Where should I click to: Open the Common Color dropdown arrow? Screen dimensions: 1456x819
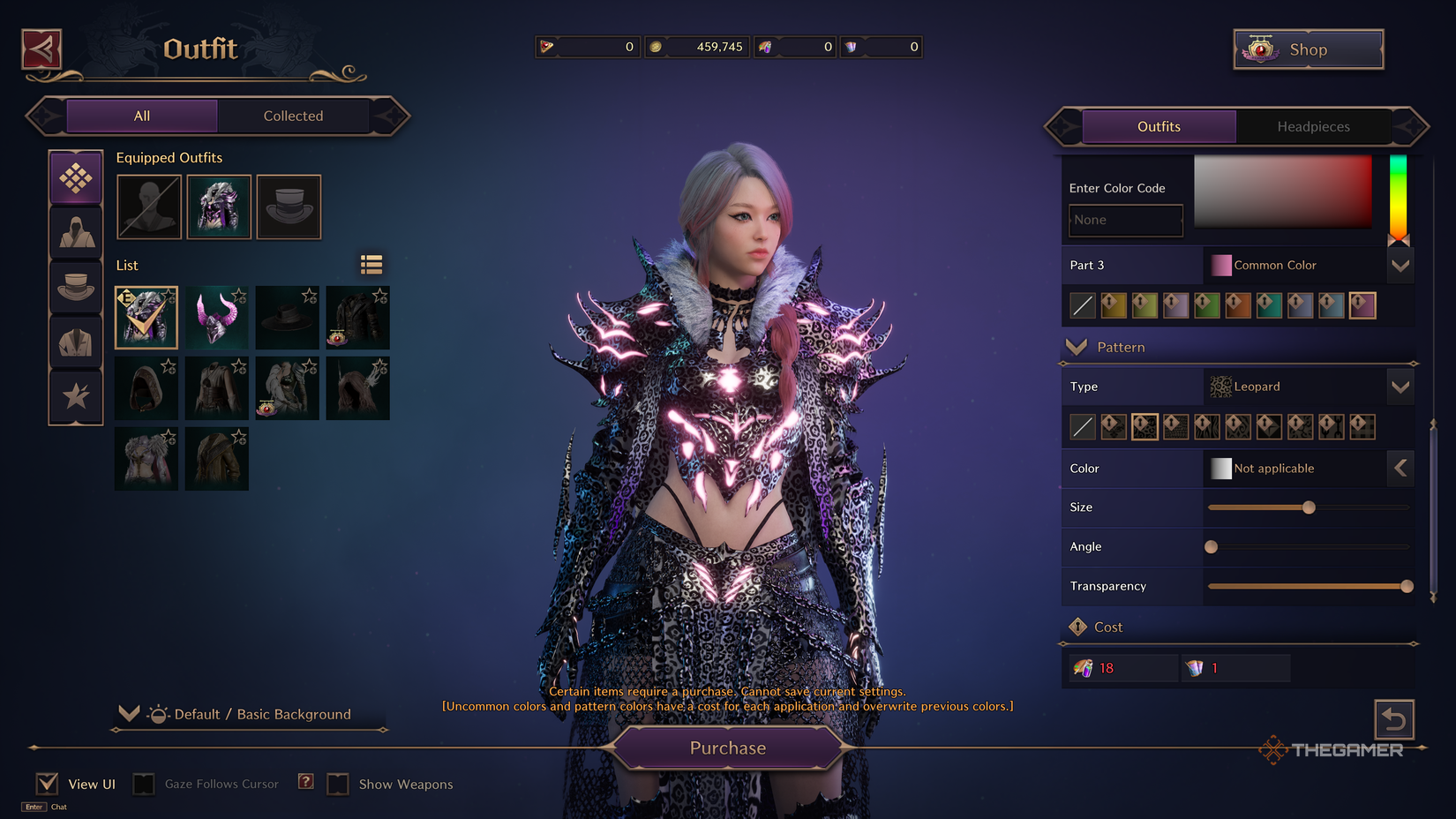[1400, 265]
